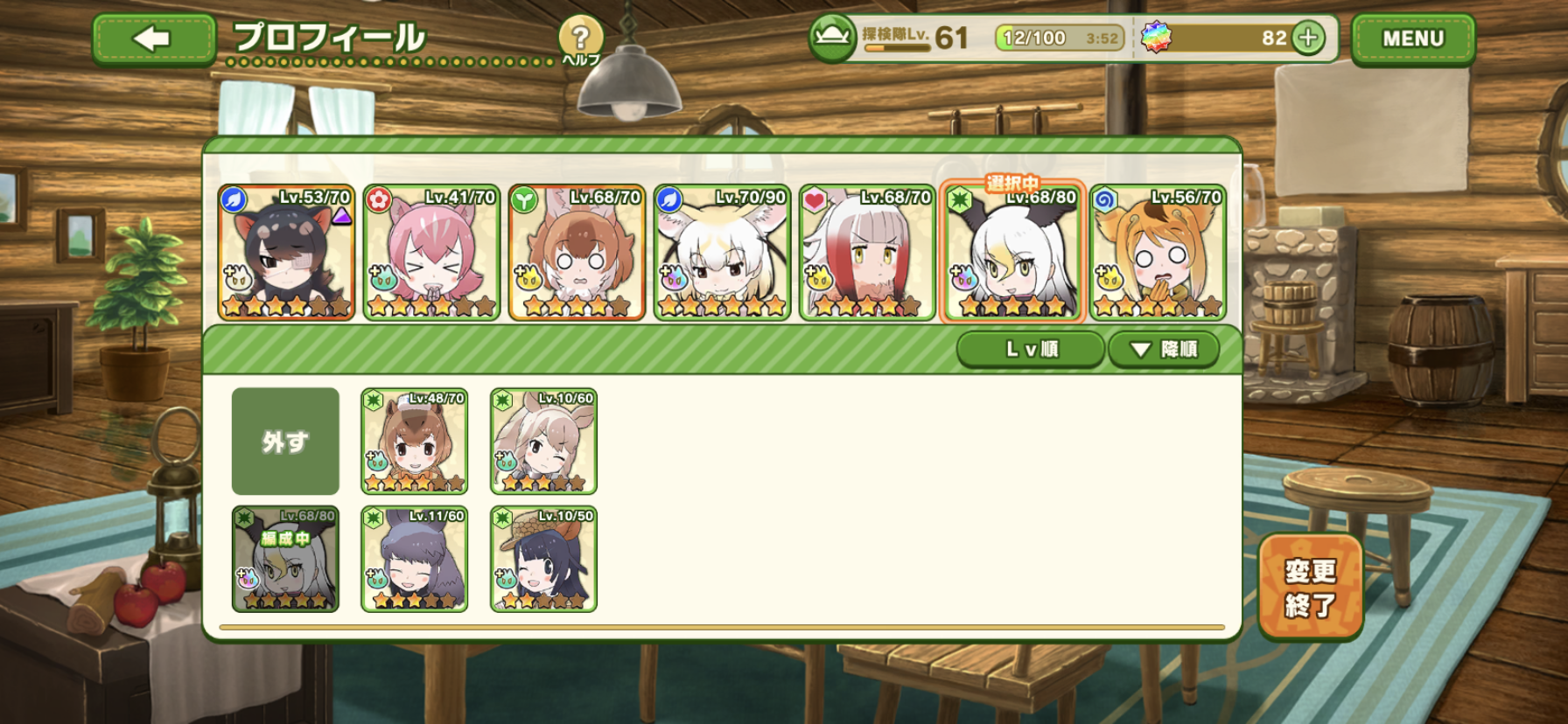Go back with the arrow button
This screenshot has width=1568, height=724.
(x=154, y=39)
